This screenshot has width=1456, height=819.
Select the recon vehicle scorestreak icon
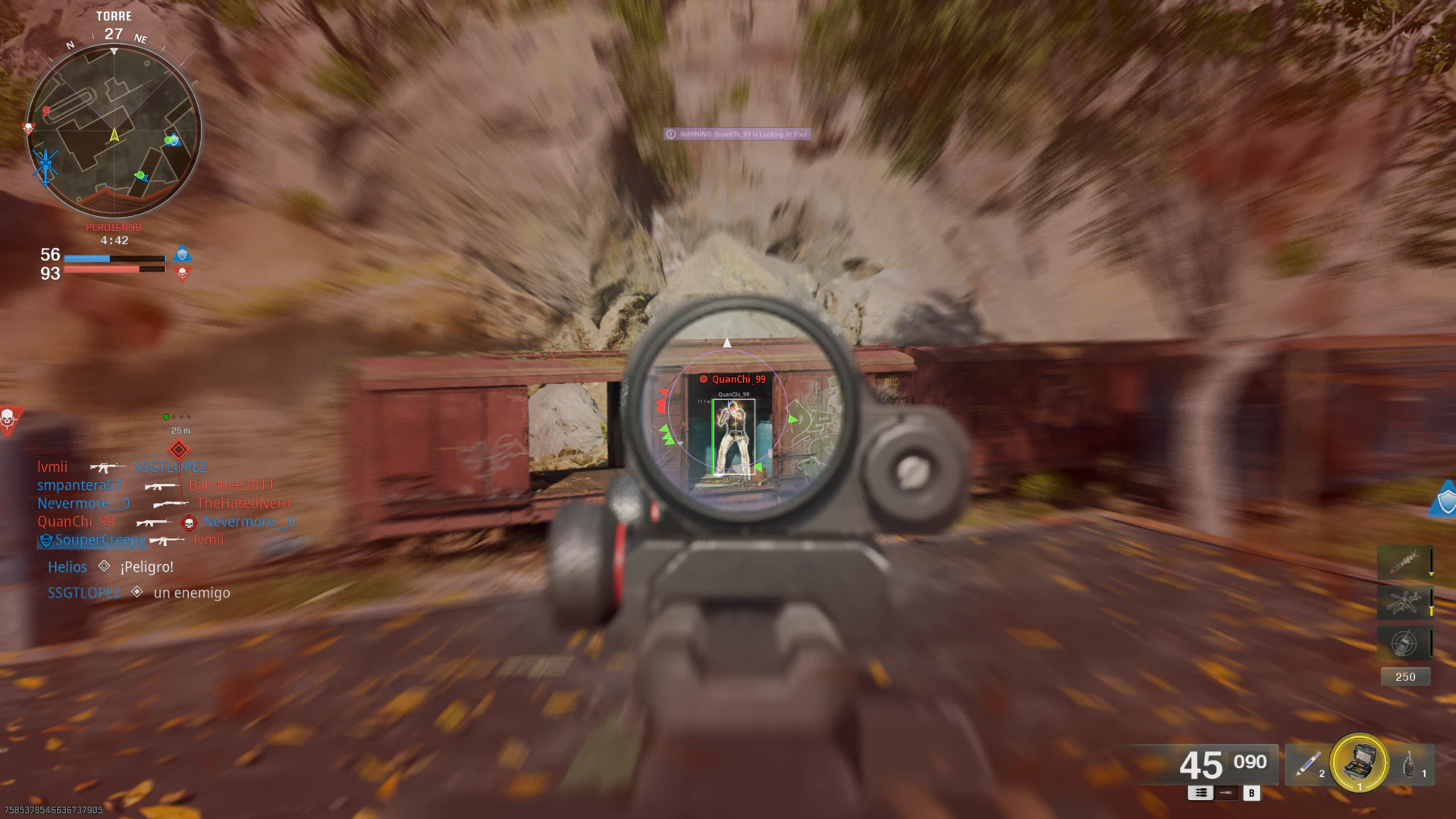(1403, 643)
